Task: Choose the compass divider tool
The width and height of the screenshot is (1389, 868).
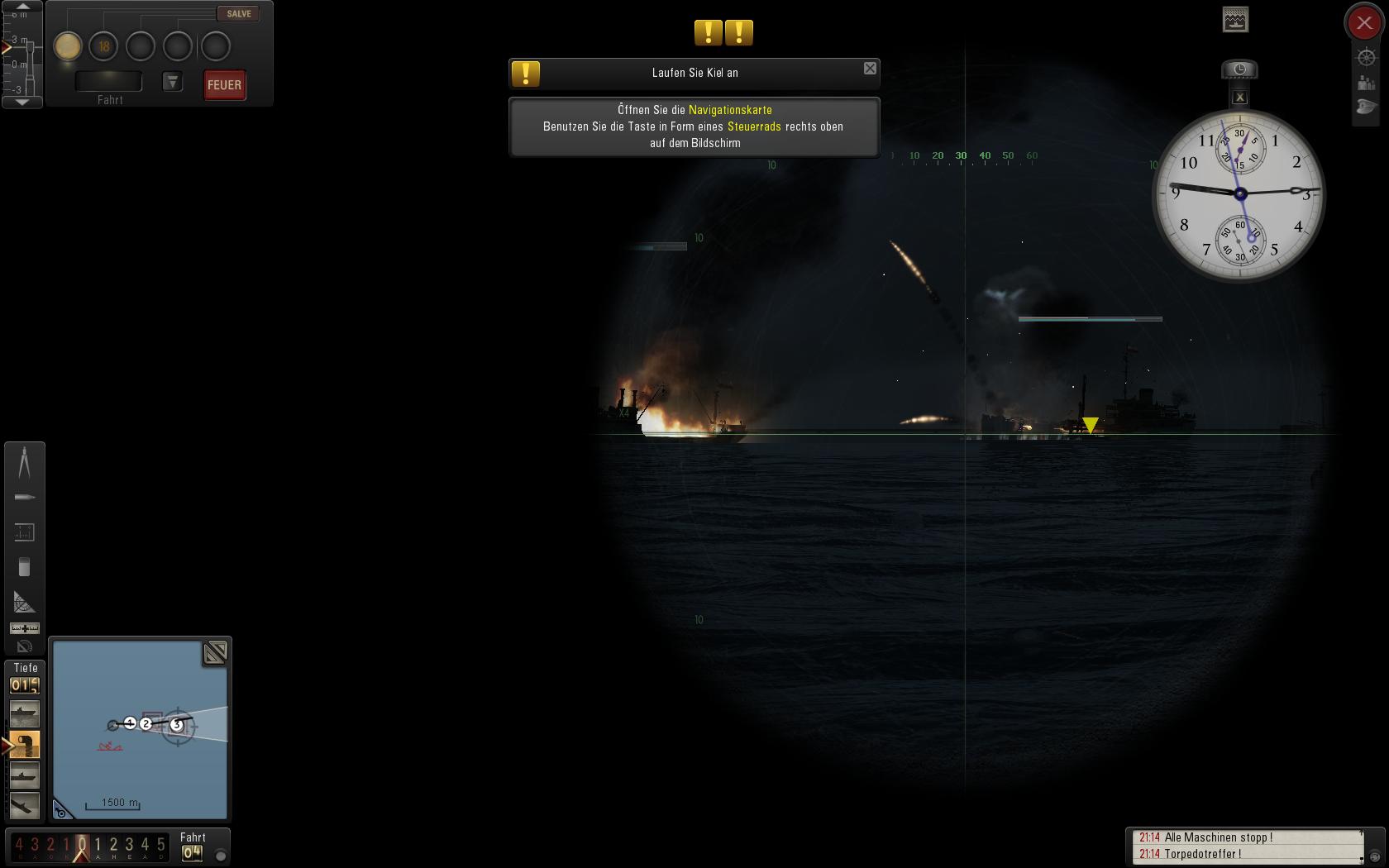Action: click(24, 461)
